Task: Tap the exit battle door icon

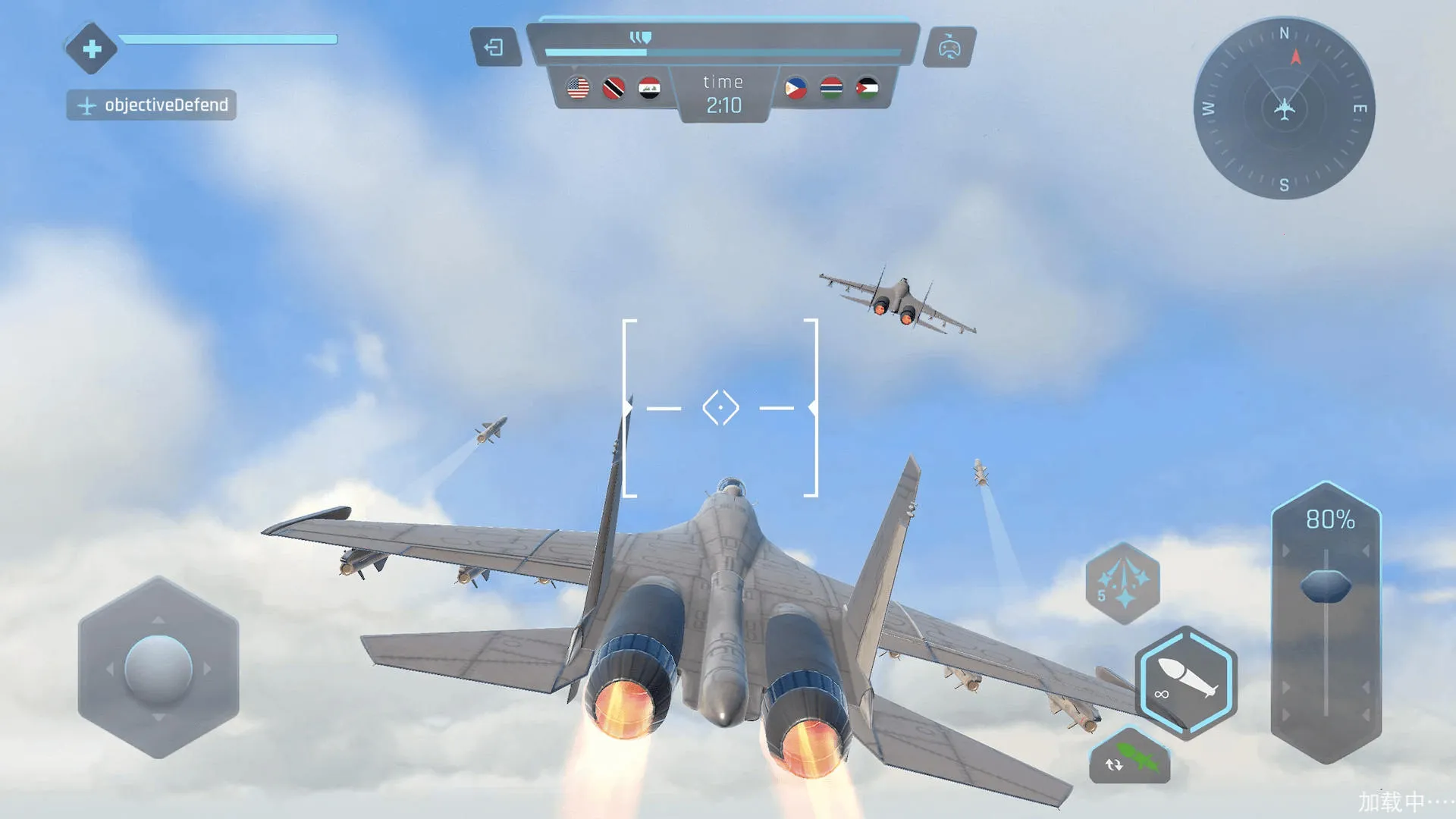Action: point(497,47)
